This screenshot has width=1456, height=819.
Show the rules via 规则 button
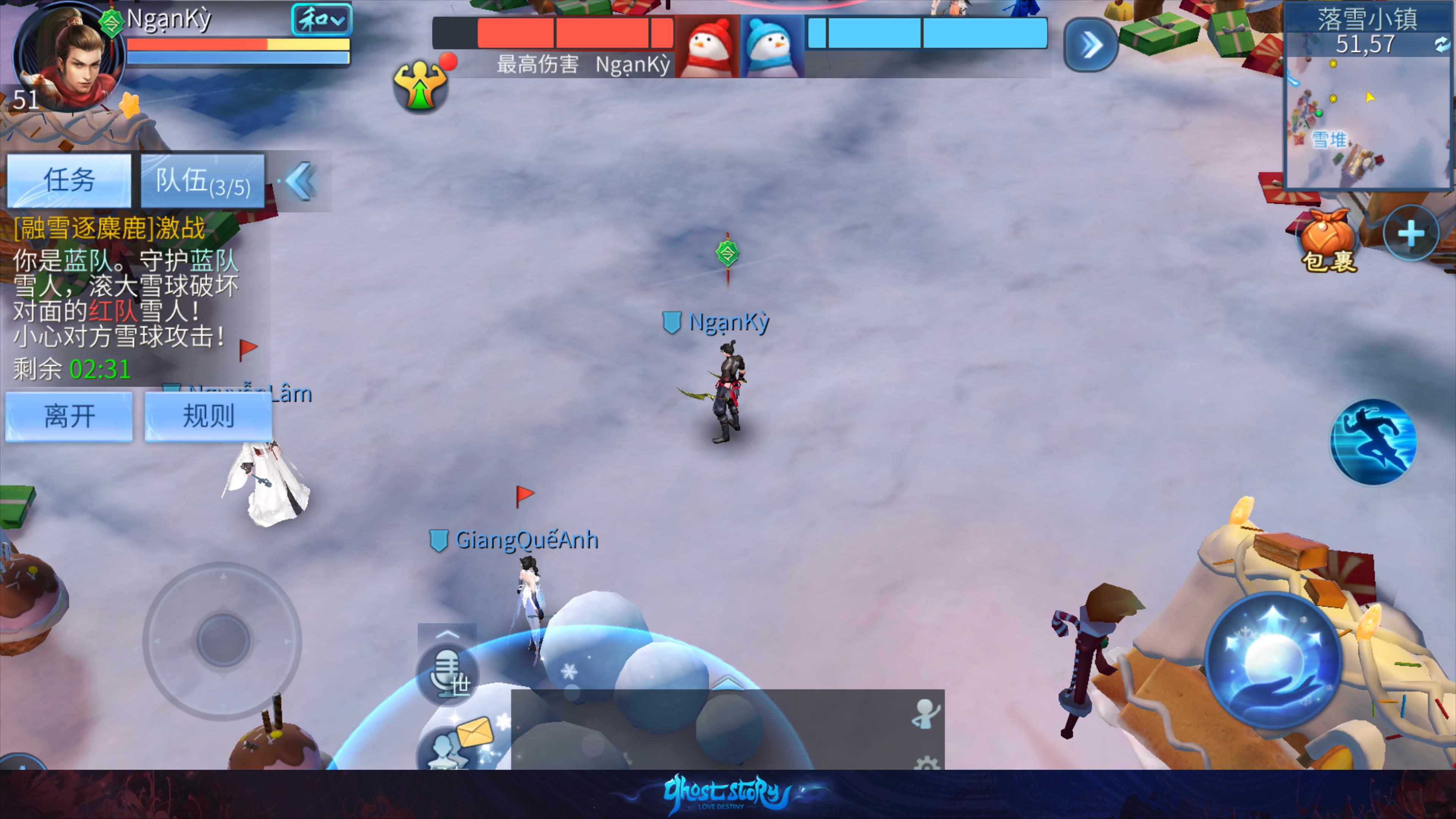208,417
